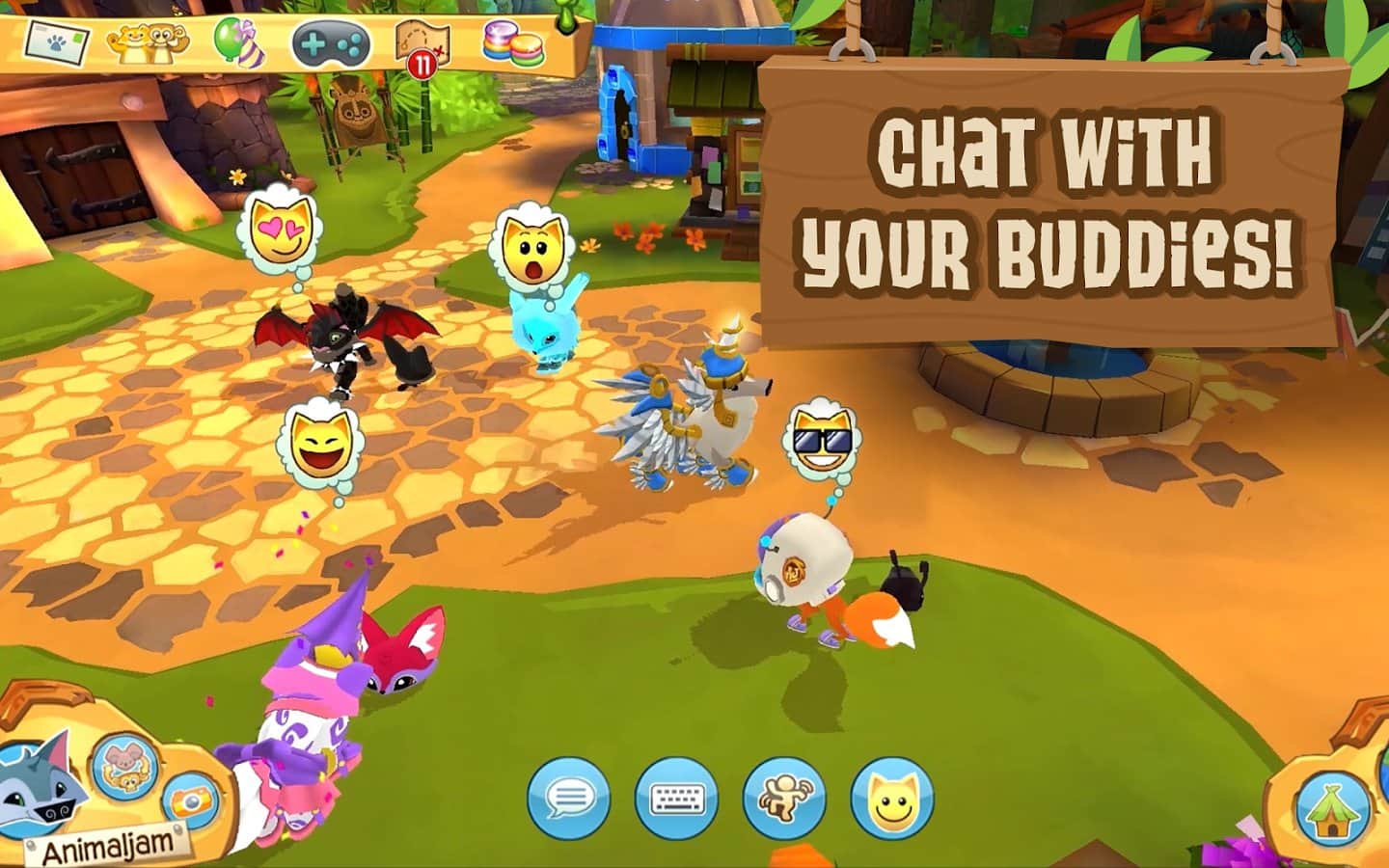Viewport: 1389px width, 868px height.
Task: Open the buddies list monkeys icon
Action: pos(147,41)
